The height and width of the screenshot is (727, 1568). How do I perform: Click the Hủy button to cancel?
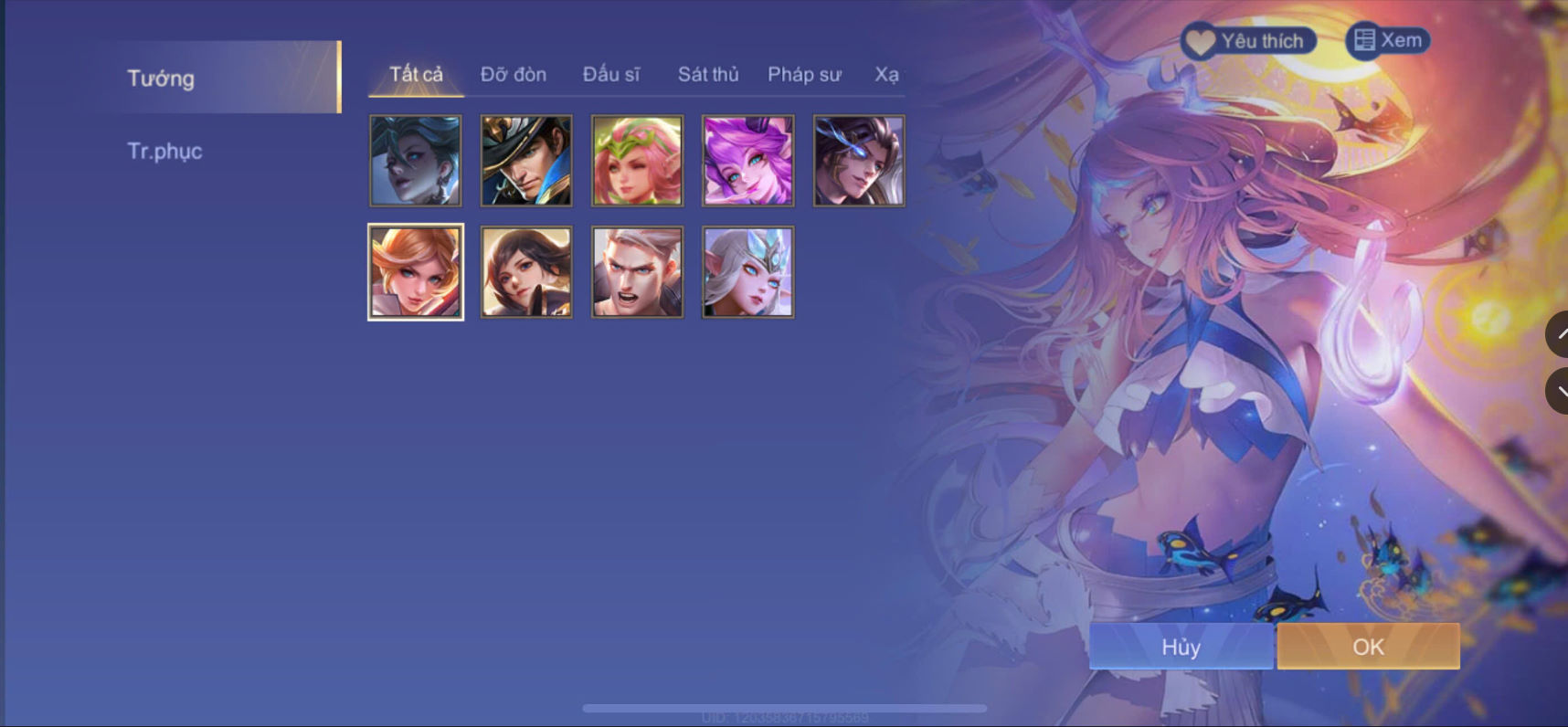1180,647
